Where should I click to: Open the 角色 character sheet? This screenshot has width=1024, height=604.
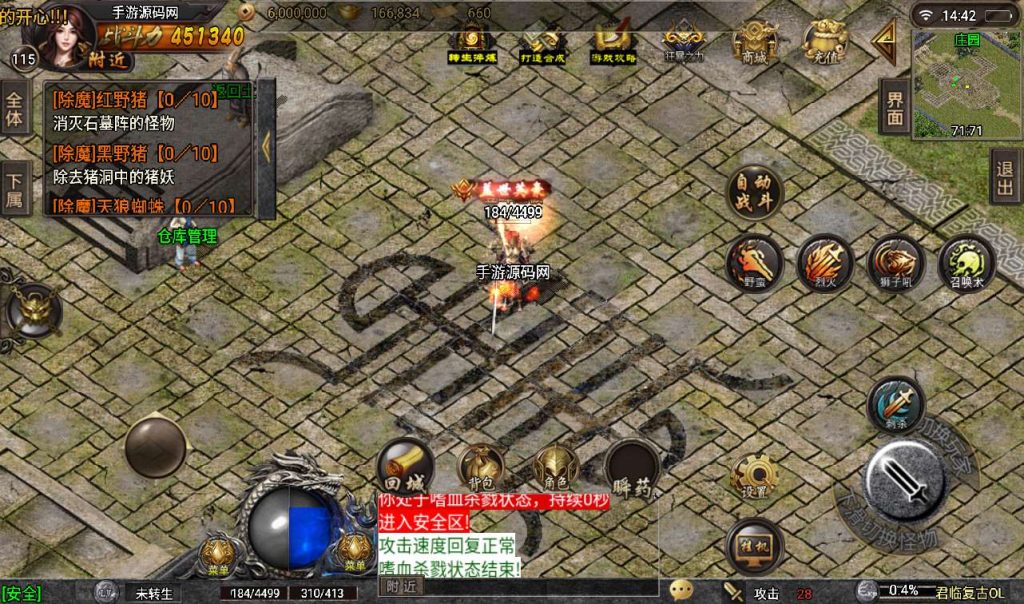[556, 467]
